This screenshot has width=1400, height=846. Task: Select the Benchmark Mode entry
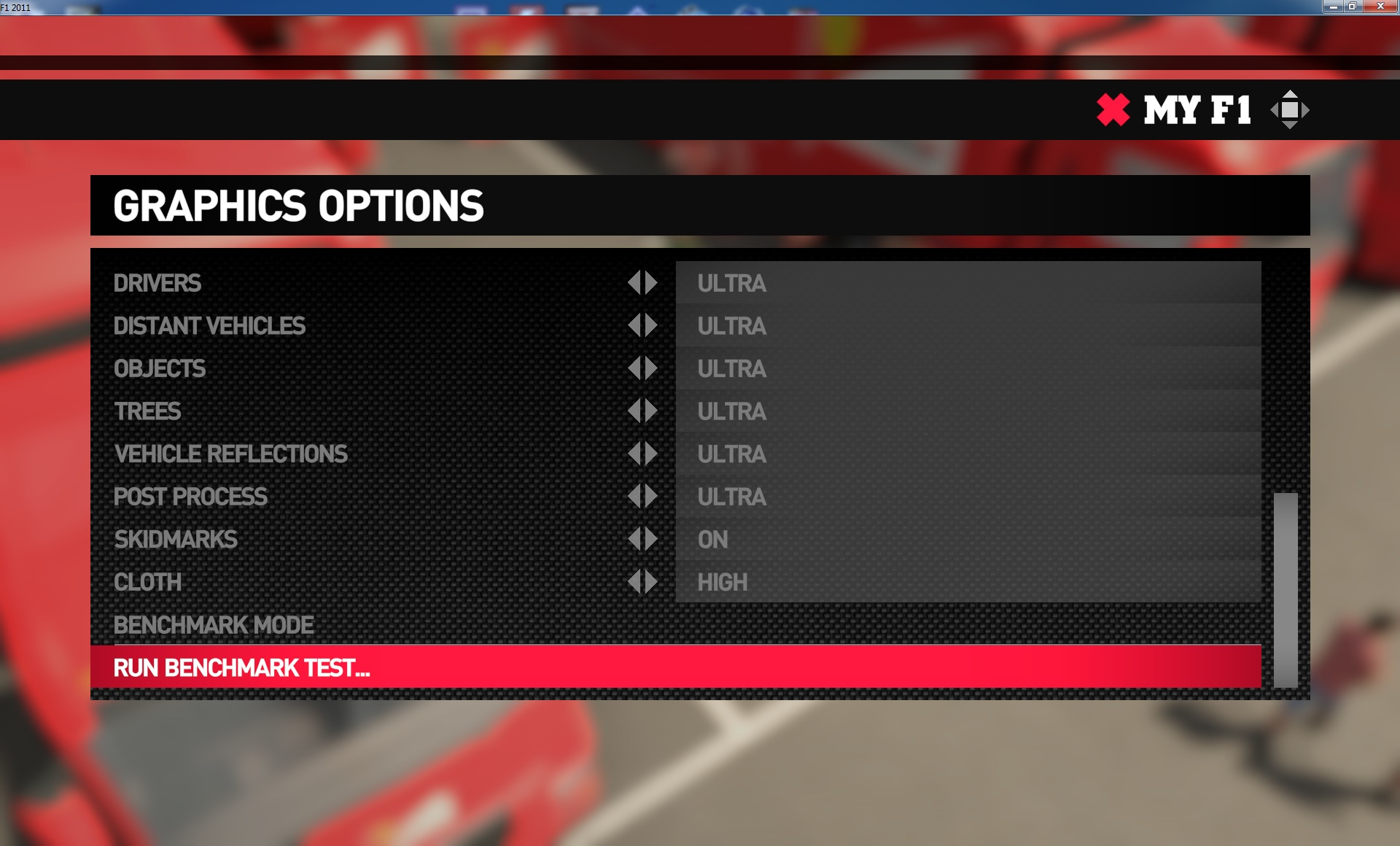coord(214,625)
